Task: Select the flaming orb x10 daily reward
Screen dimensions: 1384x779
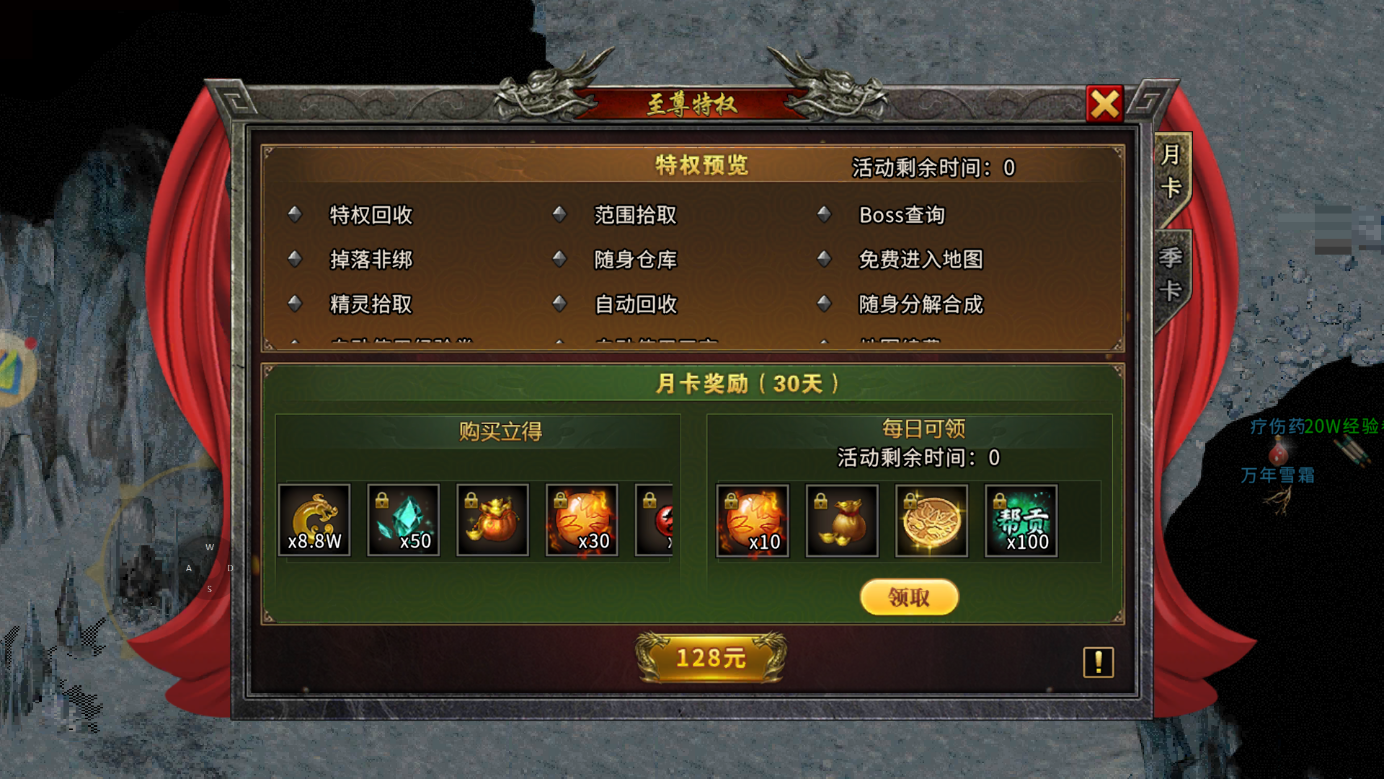Action: (752, 519)
